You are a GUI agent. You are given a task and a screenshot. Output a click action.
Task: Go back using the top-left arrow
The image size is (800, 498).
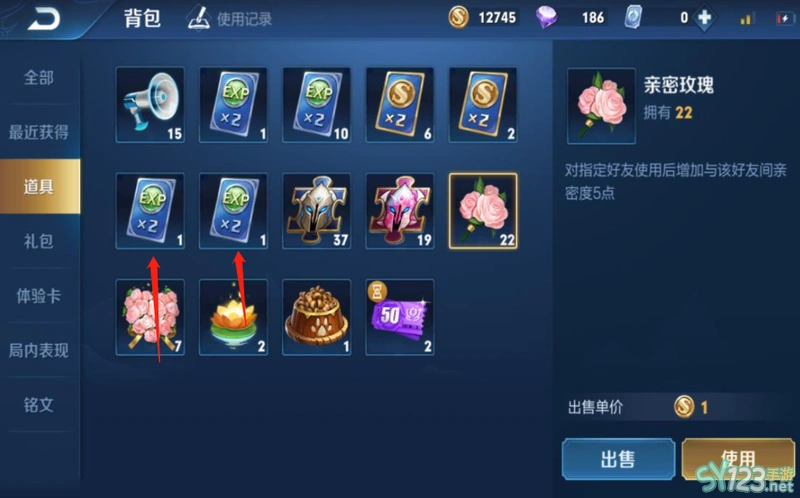coord(43,19)
